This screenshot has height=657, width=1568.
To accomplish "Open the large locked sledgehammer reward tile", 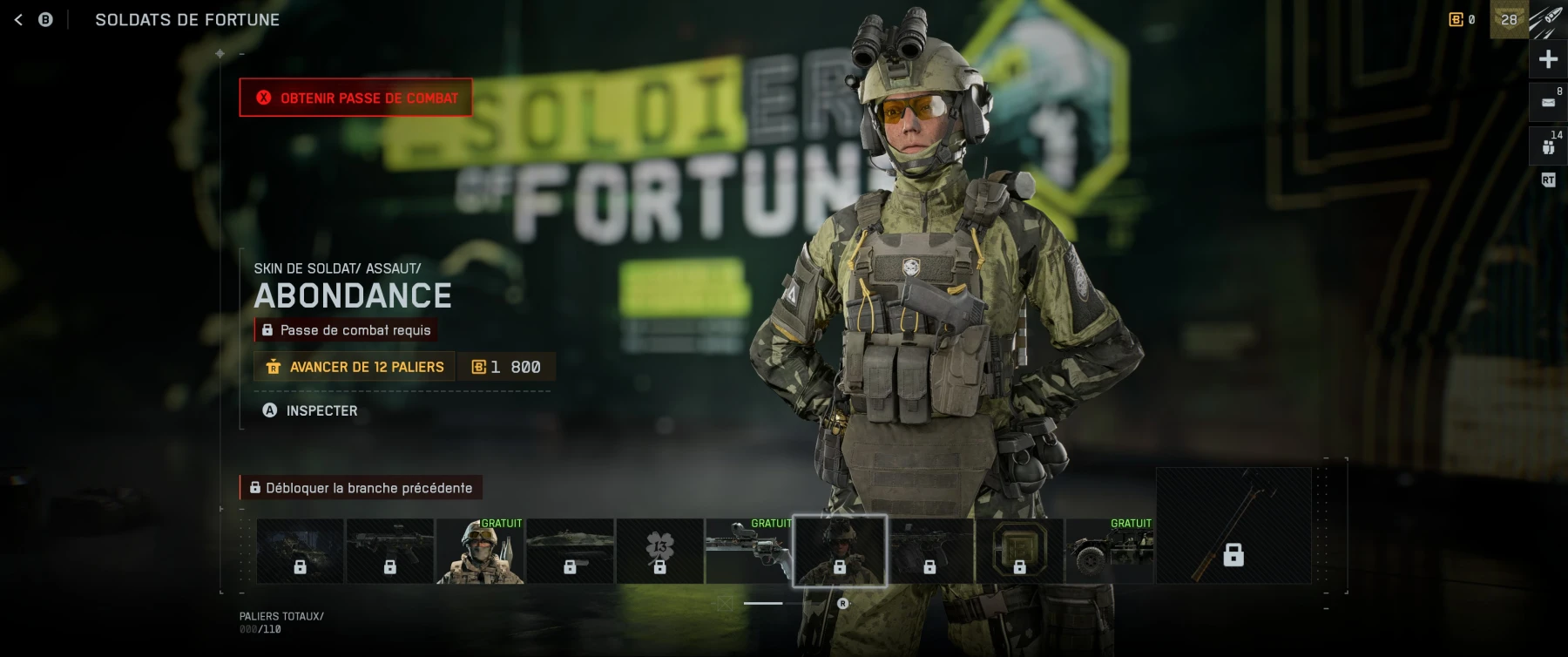I will point(1233,525).
